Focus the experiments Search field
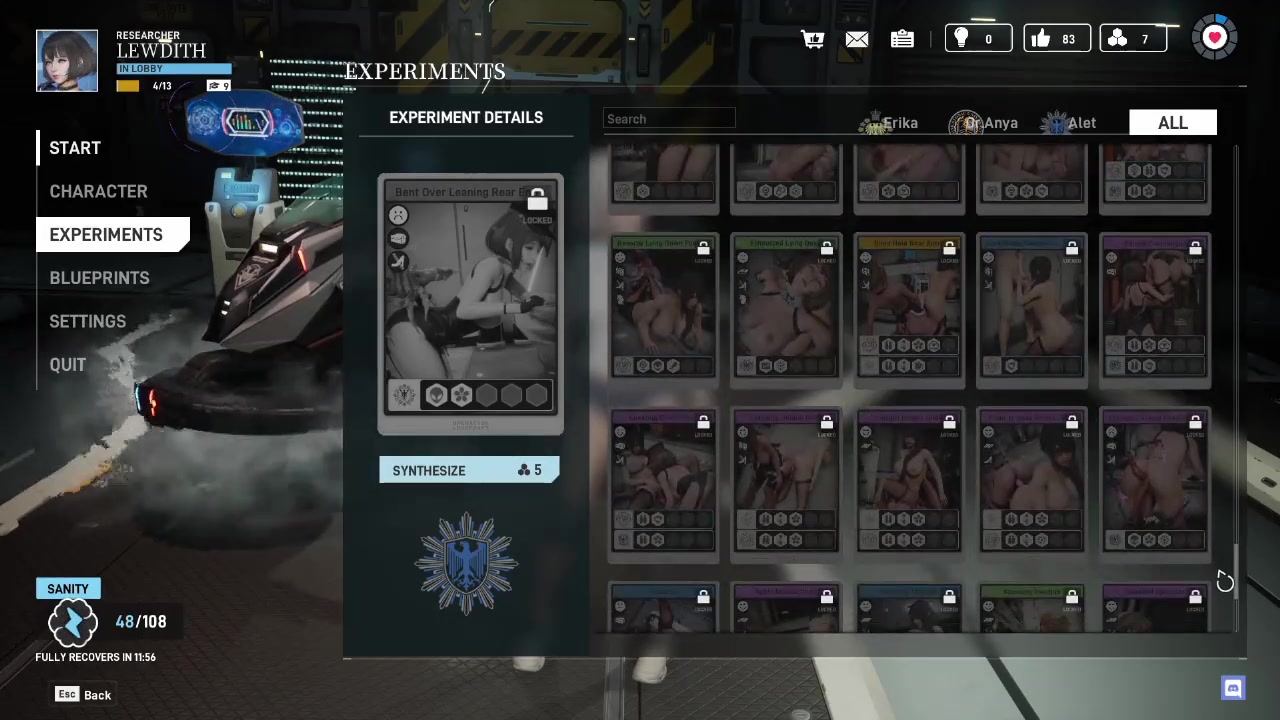The width and height of the screenshot is (1280, 720). tap(670, 119)
